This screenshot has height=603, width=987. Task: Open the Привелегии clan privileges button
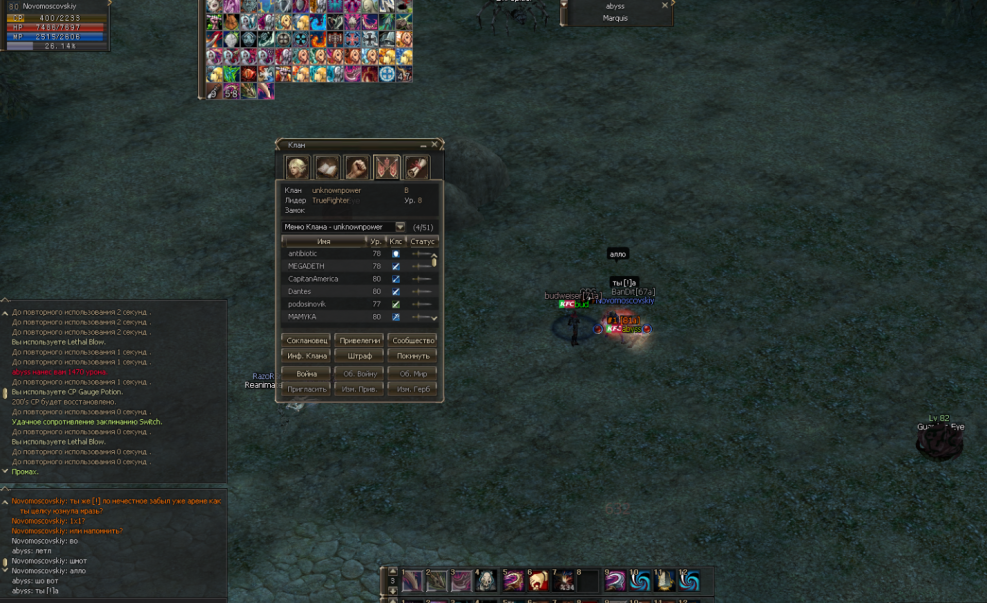(359, 341)
